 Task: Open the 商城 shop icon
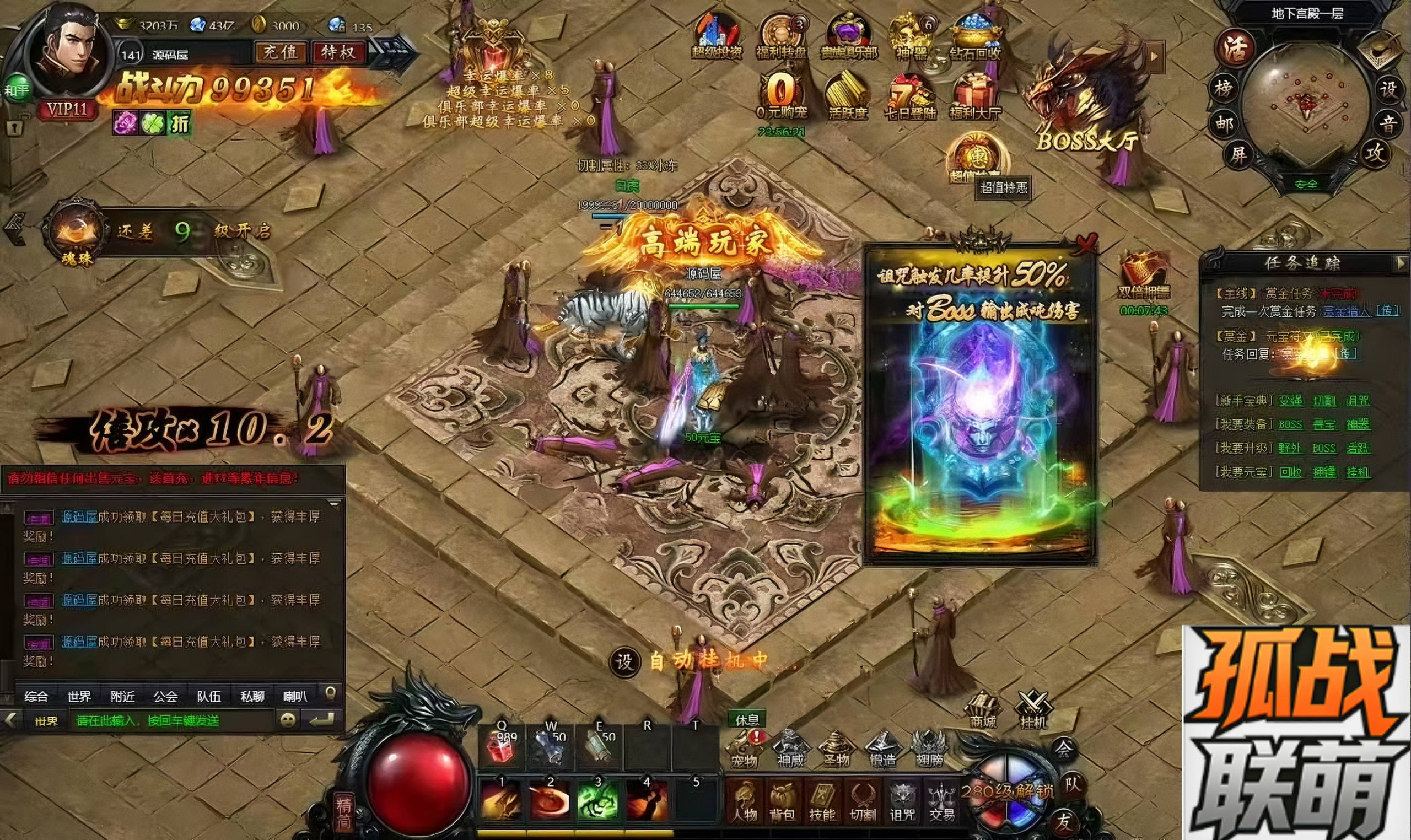(x=983, y=710)
